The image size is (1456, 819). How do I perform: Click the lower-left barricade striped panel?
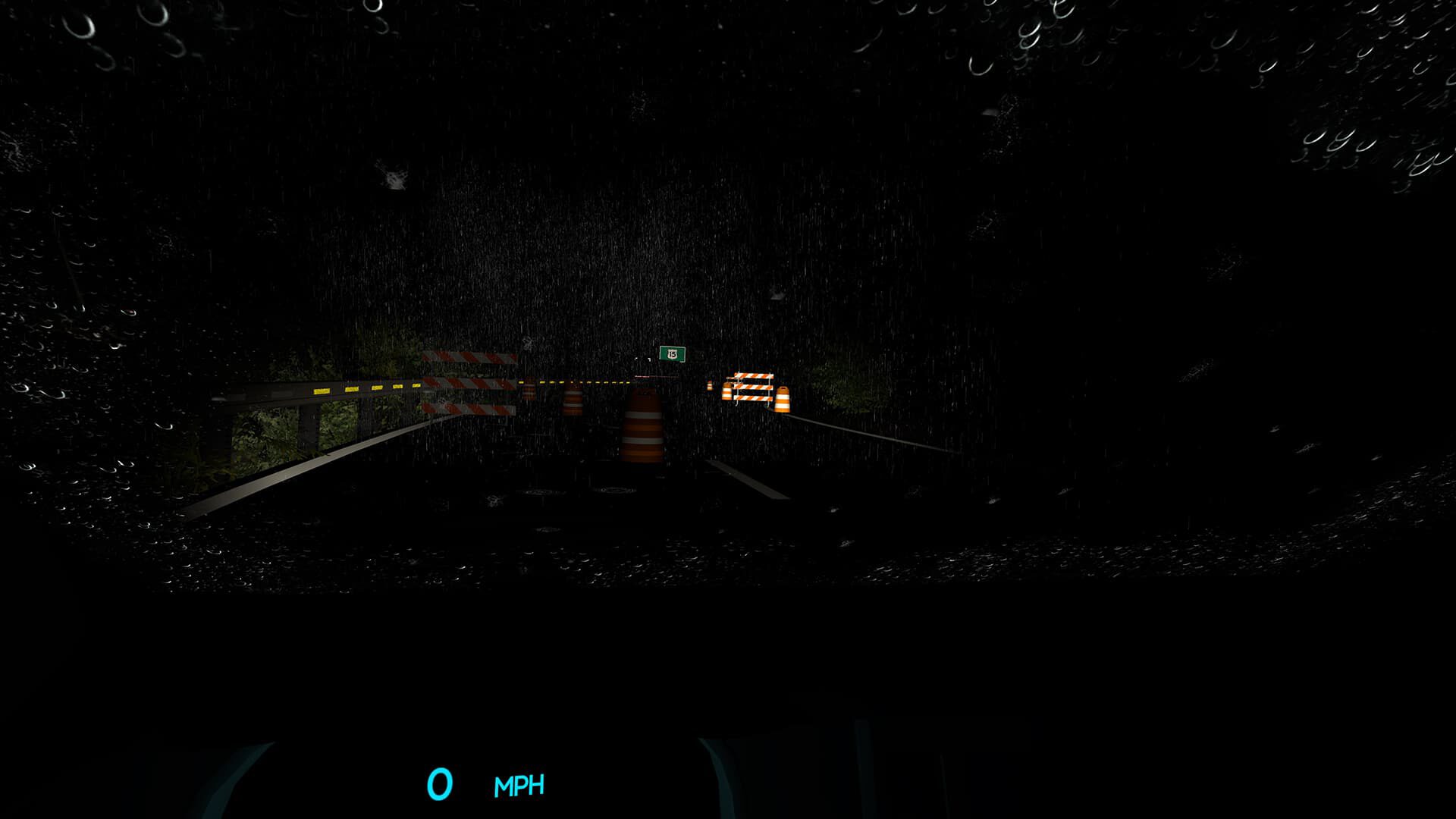pos(467,409)
